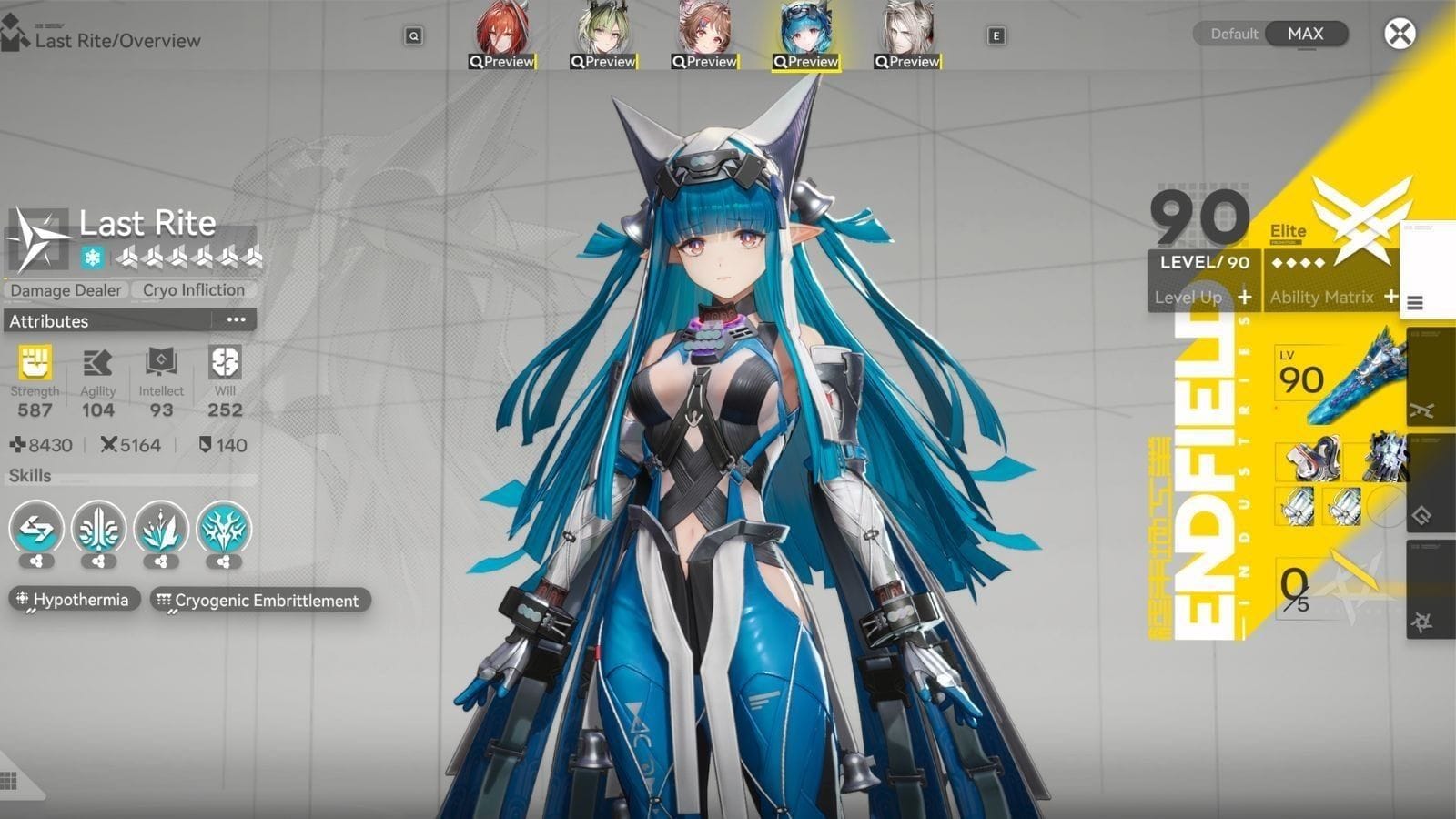This screenshot has width=1456, height=819.
Task: Expand the Cryogenic Embrittlement trait details
Action: click(x=258, y=601)
